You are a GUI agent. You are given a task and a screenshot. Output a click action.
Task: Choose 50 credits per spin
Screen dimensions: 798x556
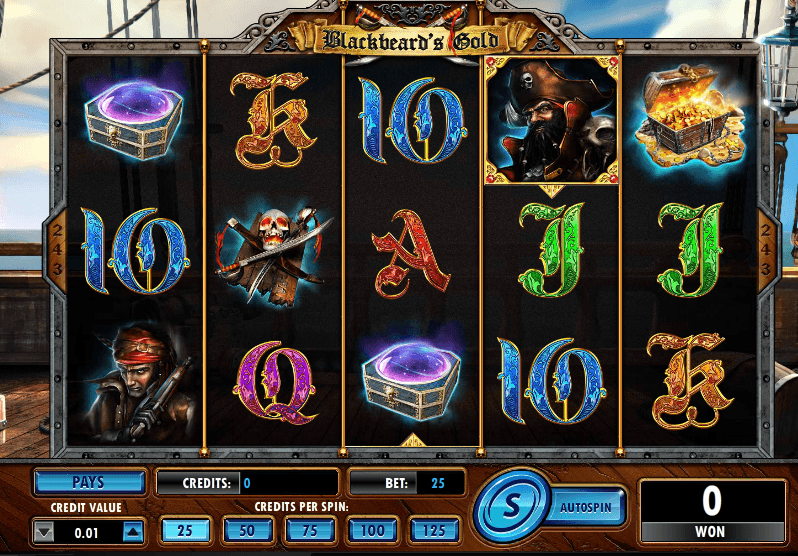tap(247, 529)
